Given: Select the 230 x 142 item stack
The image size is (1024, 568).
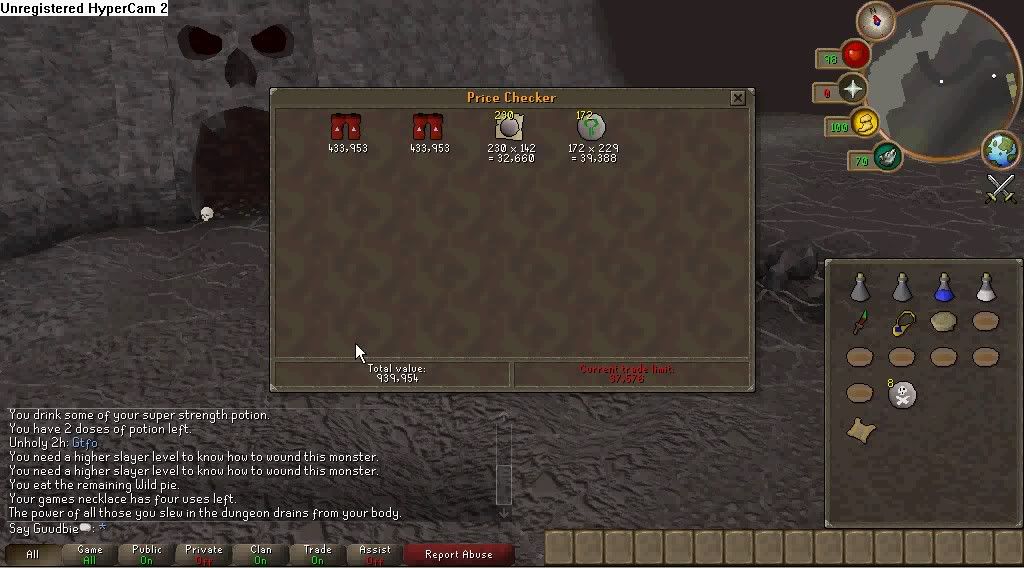Looking at the screenshot, I should click(510, 128).
